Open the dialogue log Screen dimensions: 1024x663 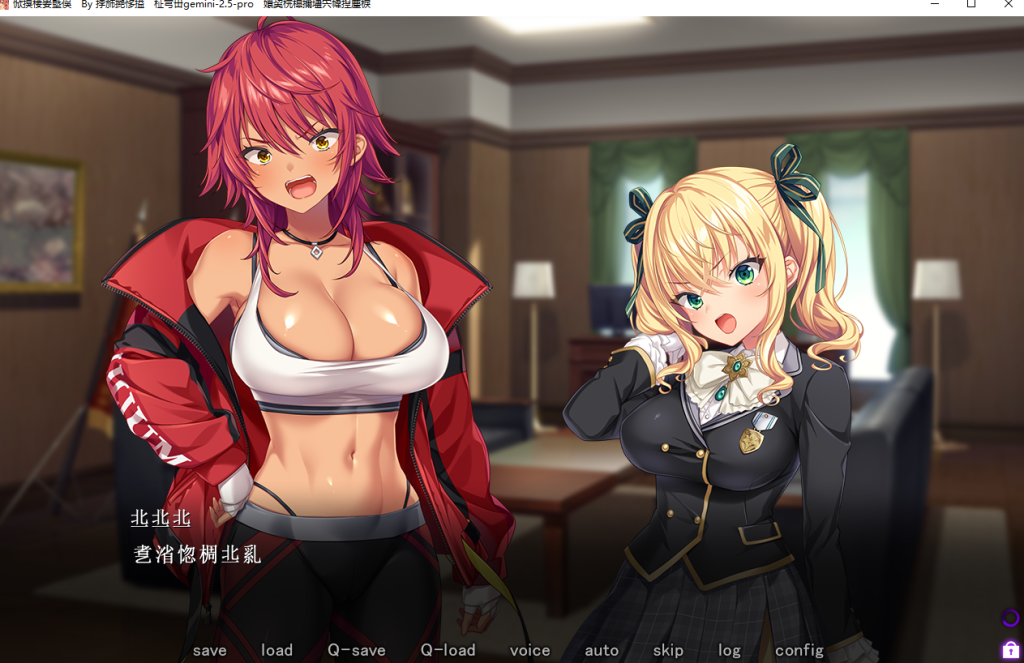[729, 650]
